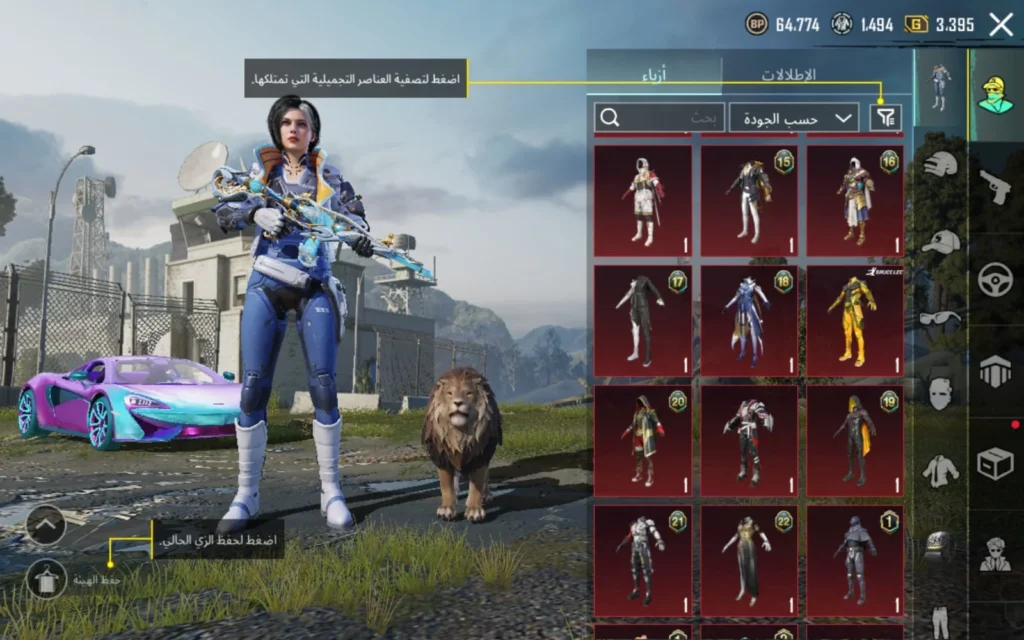Select the outfit with badge number 18
The height and width of the screenshot is (640, 1024).
point(749,320)
